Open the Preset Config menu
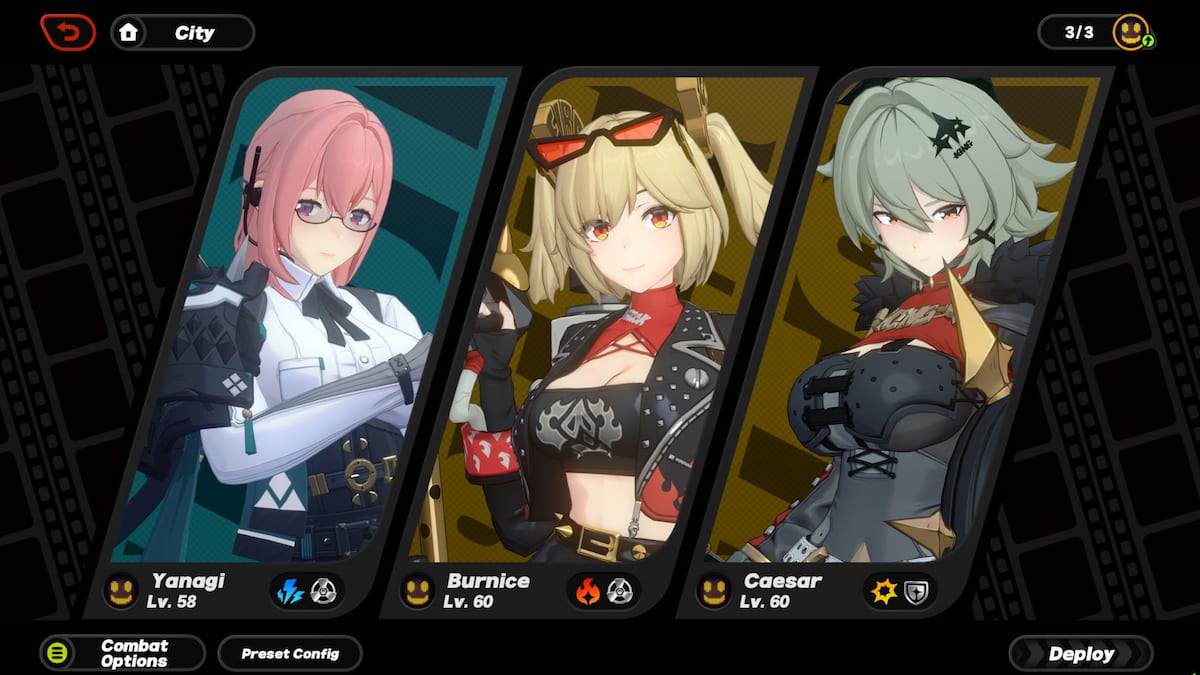 coord(290,653)
